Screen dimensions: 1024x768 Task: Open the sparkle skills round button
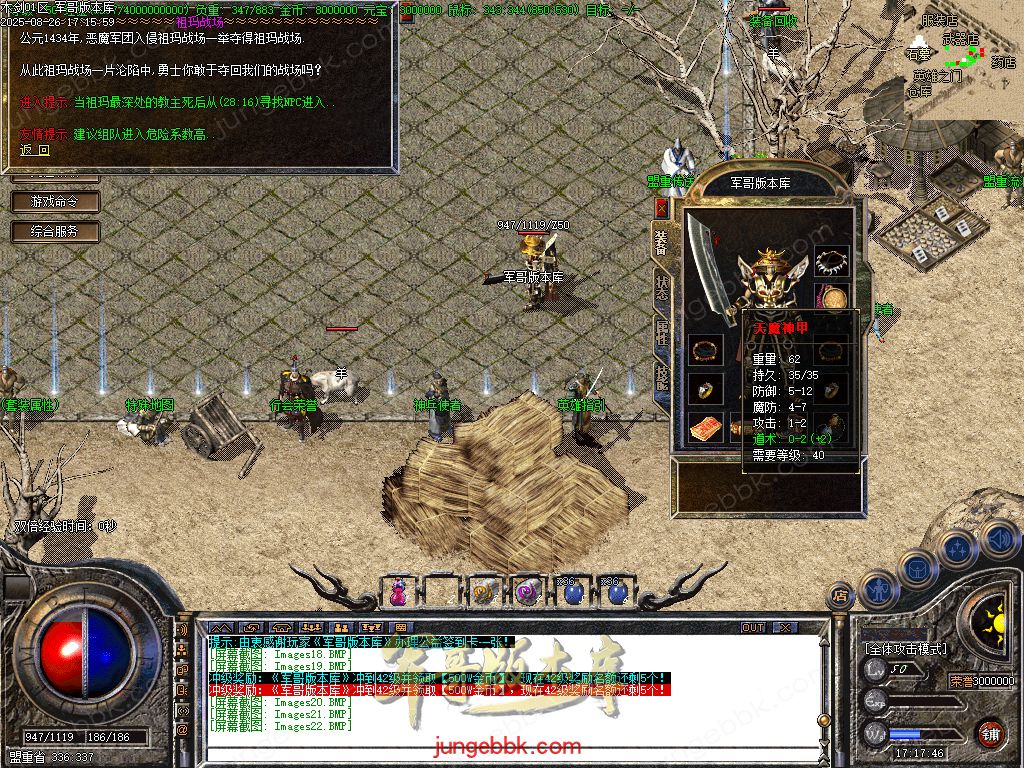pyautogui.click(x=958, y=548)
